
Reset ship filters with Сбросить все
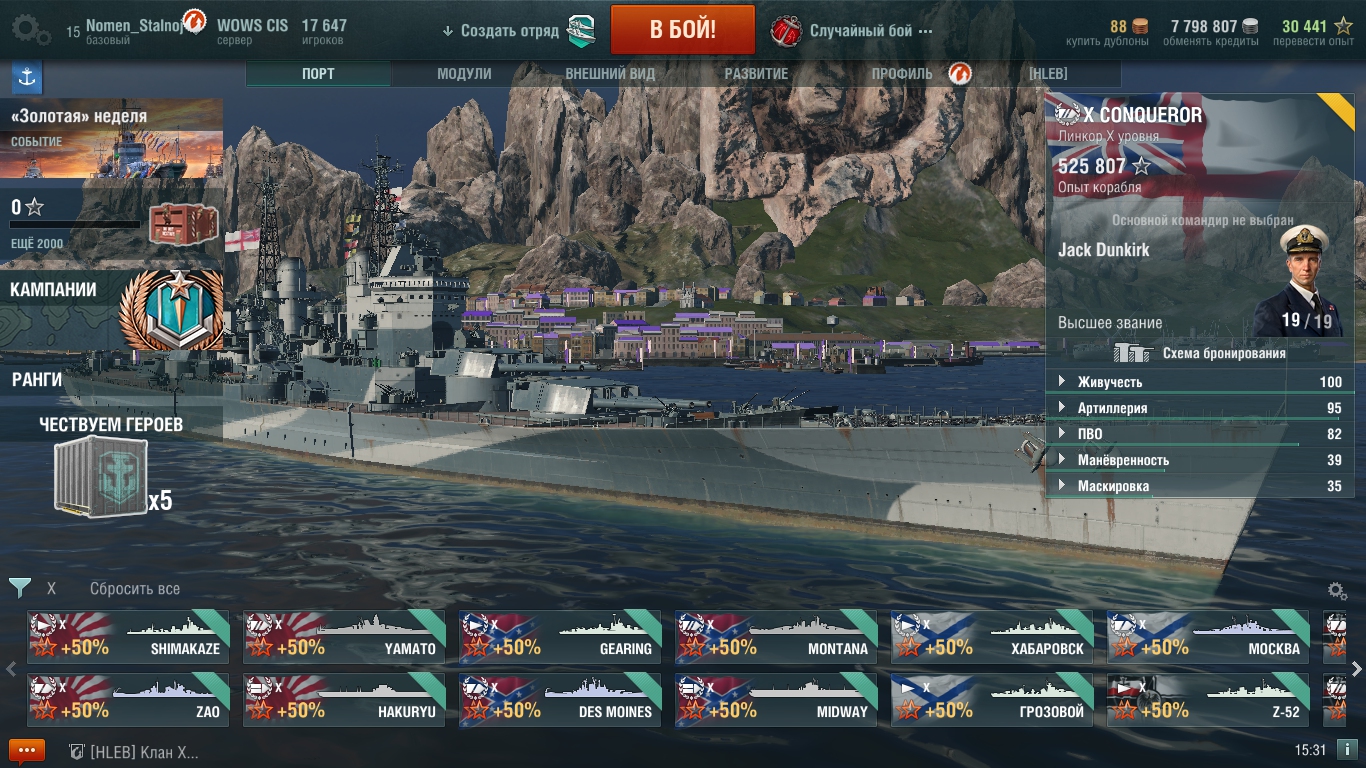coord(135,589)
